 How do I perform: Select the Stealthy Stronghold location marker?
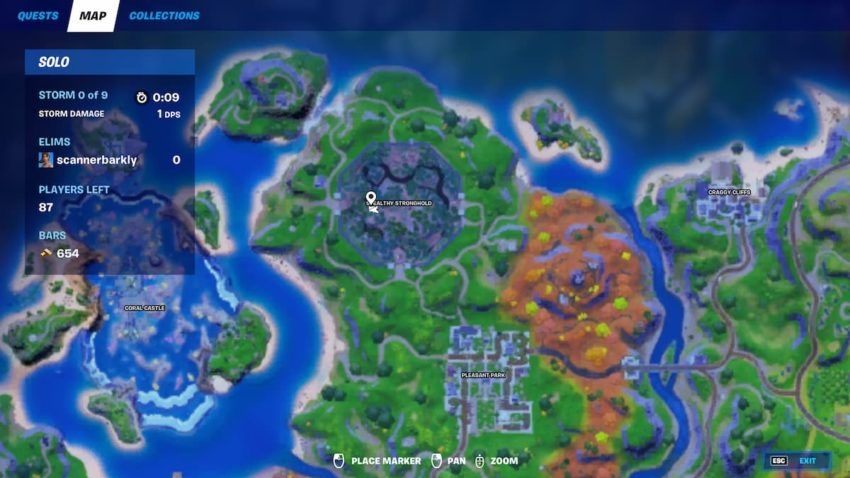[371, 199]
